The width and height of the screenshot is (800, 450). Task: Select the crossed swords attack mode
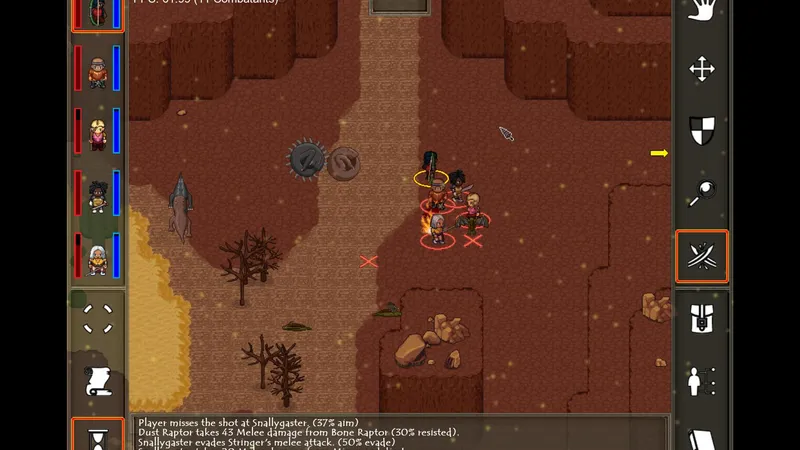pos(702,256)
